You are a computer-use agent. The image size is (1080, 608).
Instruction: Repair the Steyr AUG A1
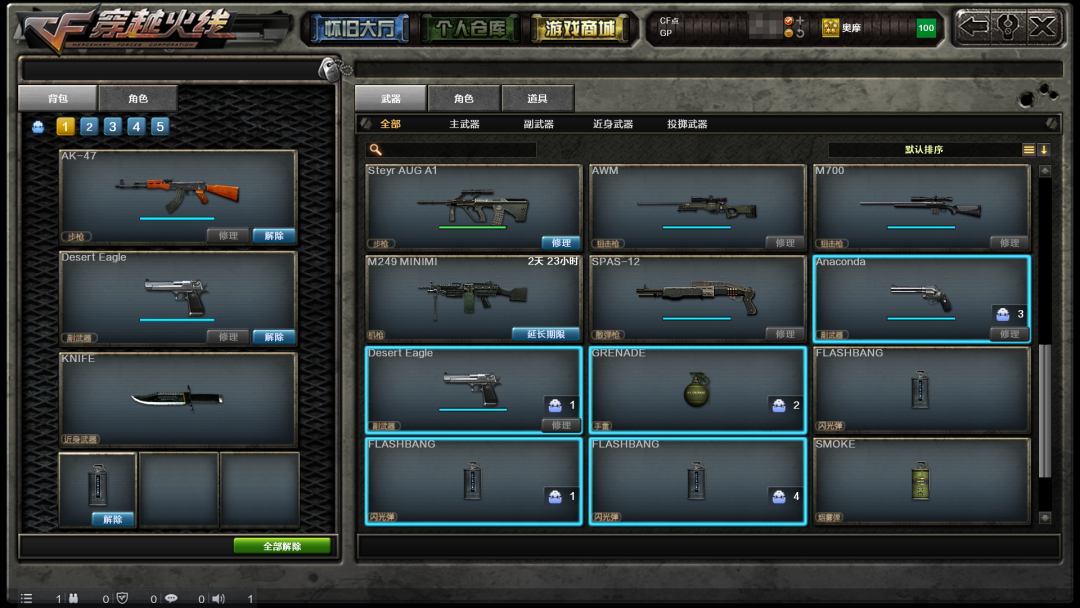pos(561,243)
